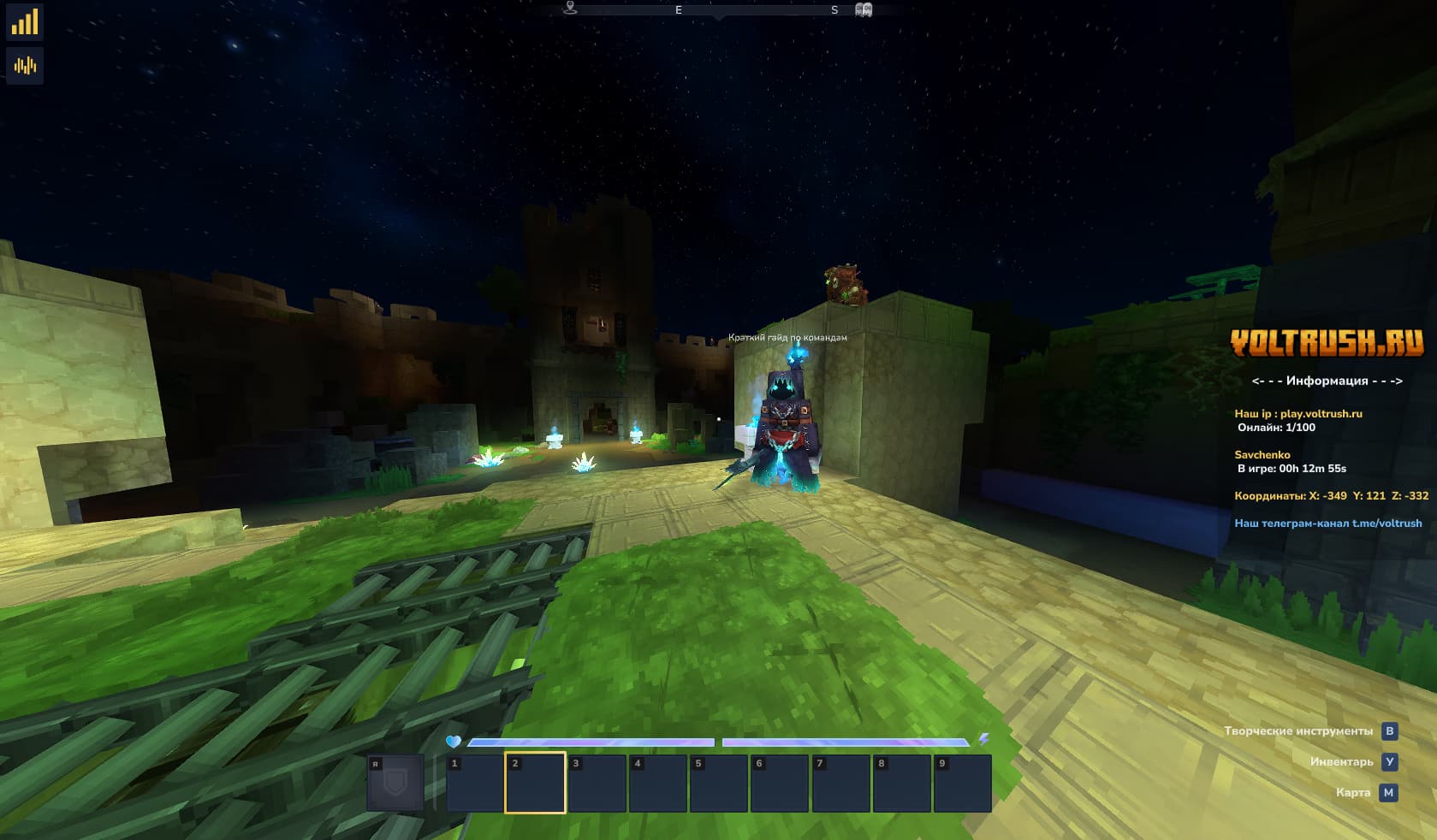Click the map book icon right of the compass
The height and width of the screenshot is (840, 1437).
click(864, 9)
